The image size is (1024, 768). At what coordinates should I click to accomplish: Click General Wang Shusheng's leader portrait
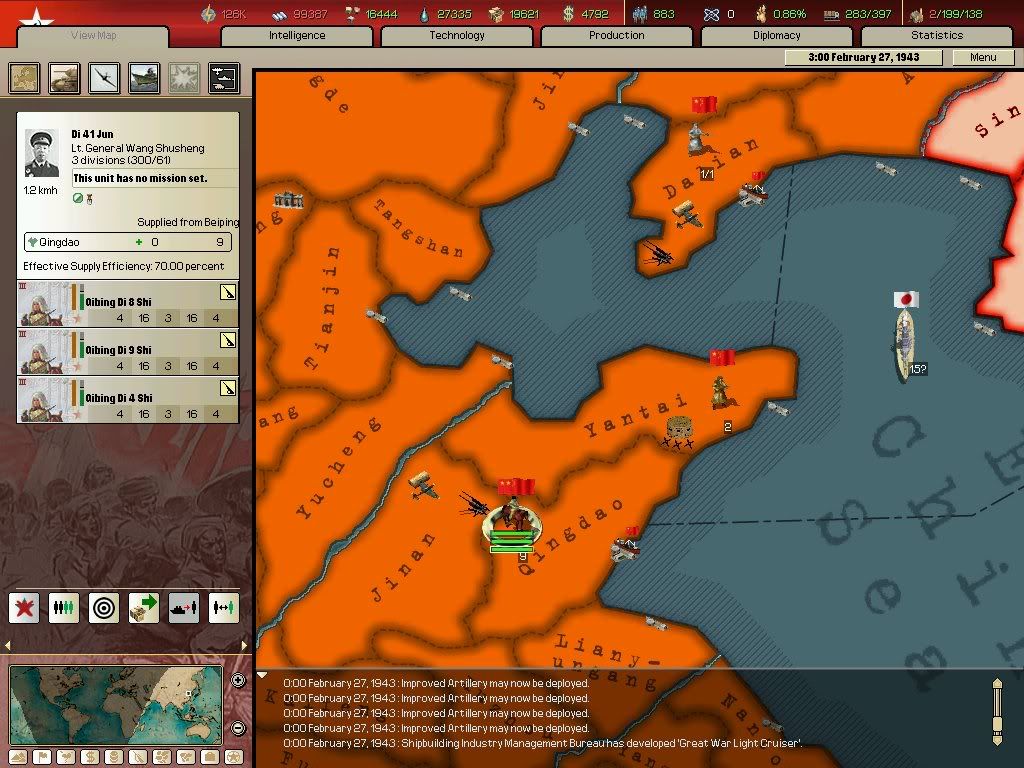click(43, 154)
